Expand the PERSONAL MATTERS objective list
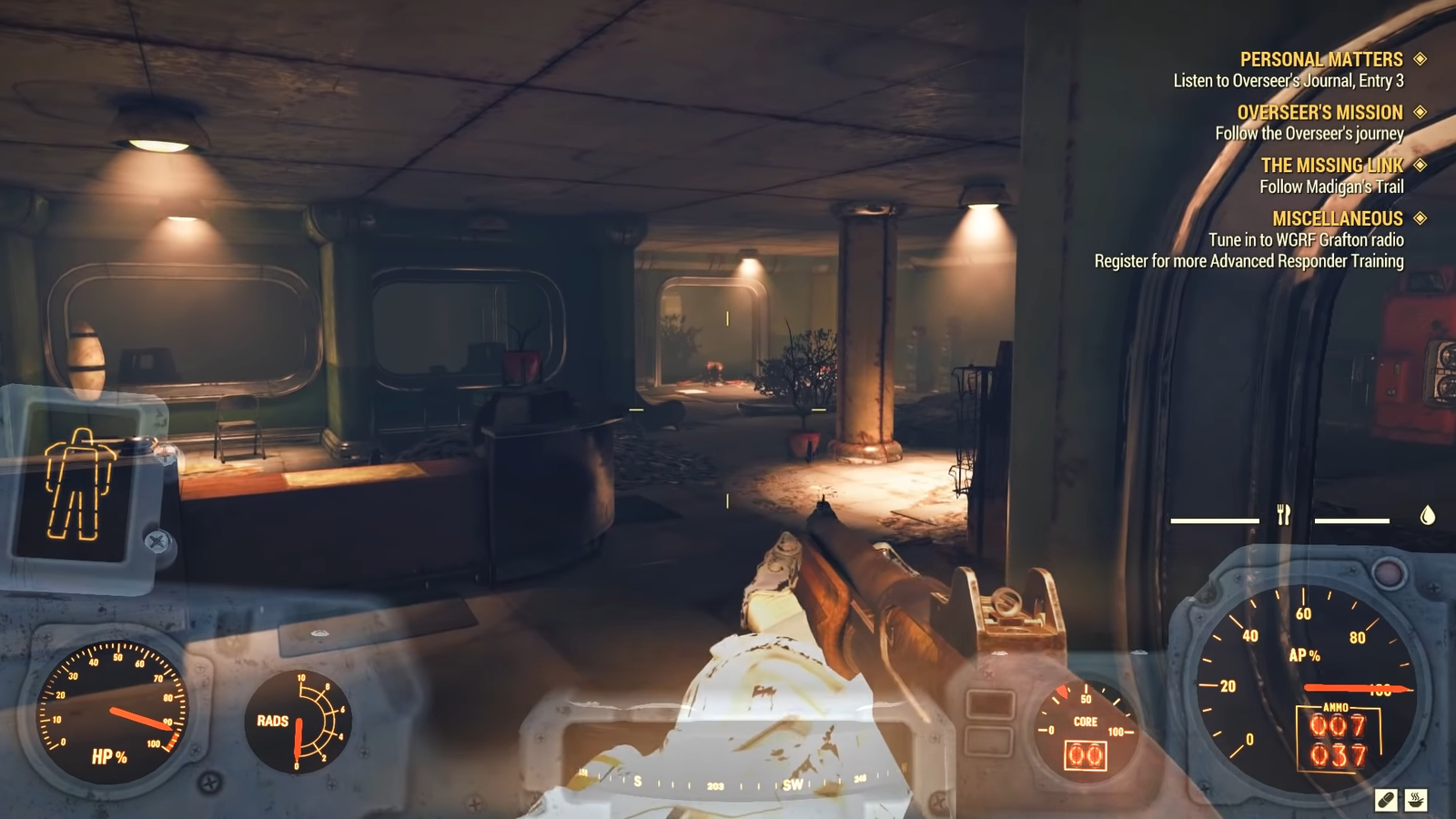1456x819 pixels. click(1319, 58)
